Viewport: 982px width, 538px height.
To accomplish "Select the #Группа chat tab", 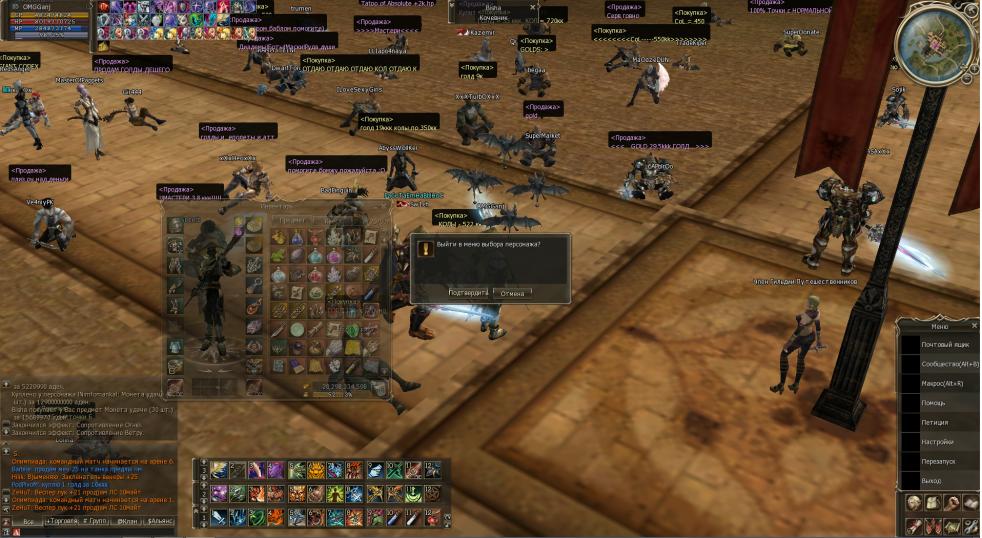I will click(95, 521).
